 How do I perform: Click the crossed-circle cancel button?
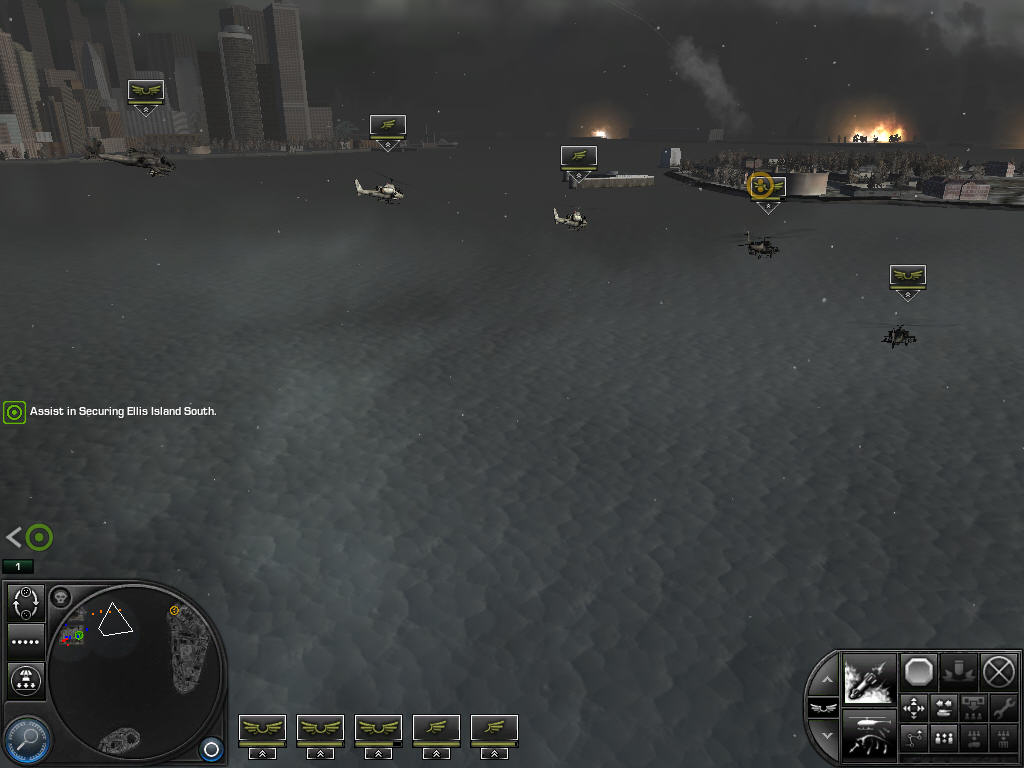[998, 671]
